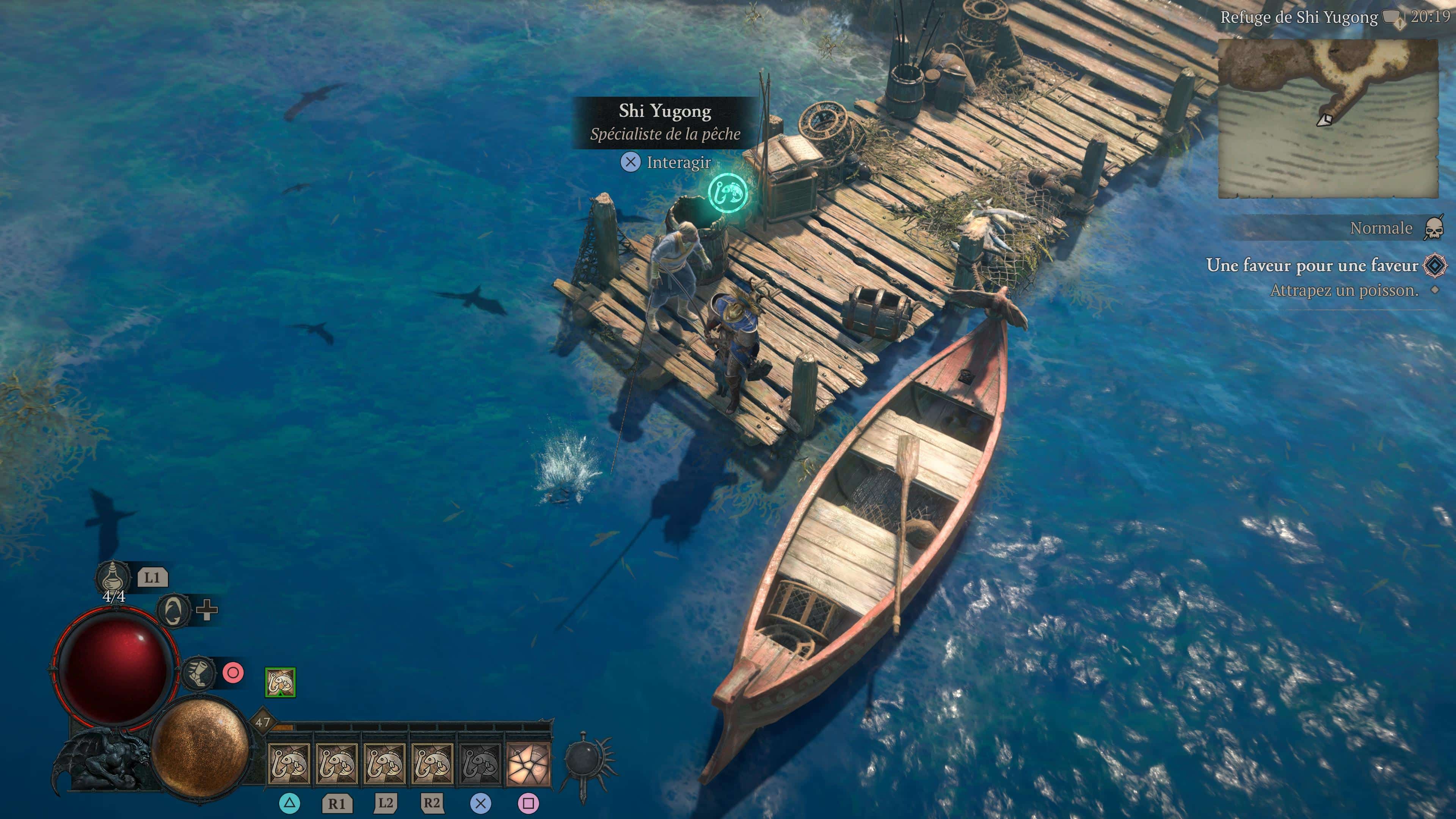Activate the boot evade ability icon
The image size is (1456, 819).
[199, 673]
